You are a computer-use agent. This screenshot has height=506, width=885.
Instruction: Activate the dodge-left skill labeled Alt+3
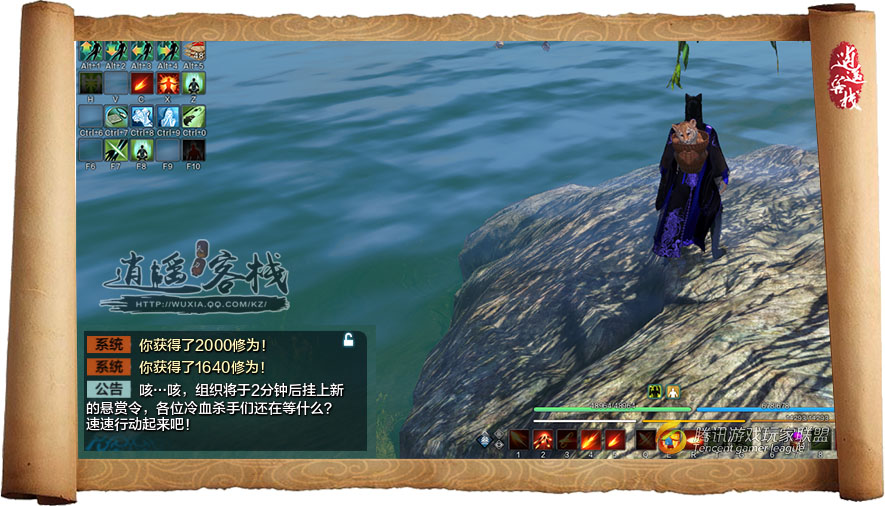tap(143, 51)
